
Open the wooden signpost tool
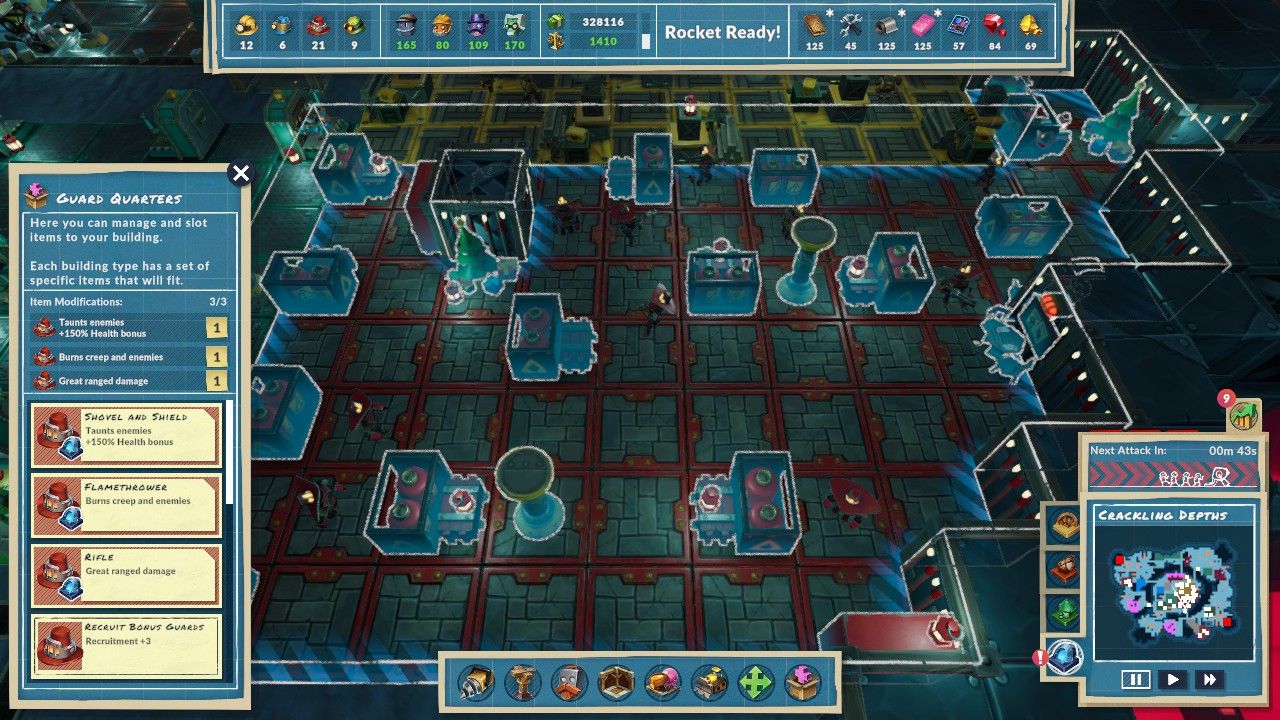coord(522,684)
